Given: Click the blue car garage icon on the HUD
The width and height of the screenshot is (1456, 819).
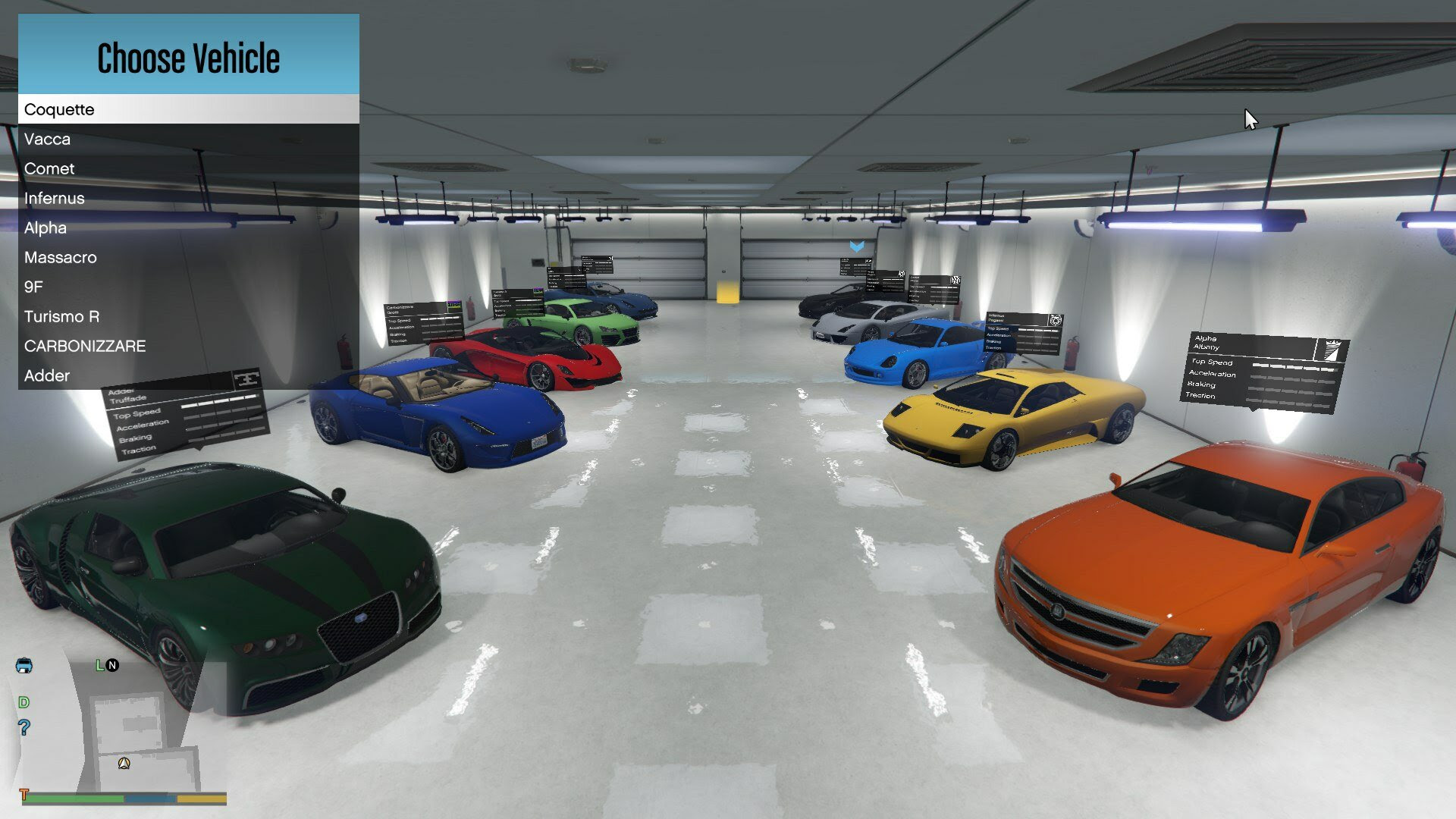Looking at the screenshot, I should click(x=24, y=666).
